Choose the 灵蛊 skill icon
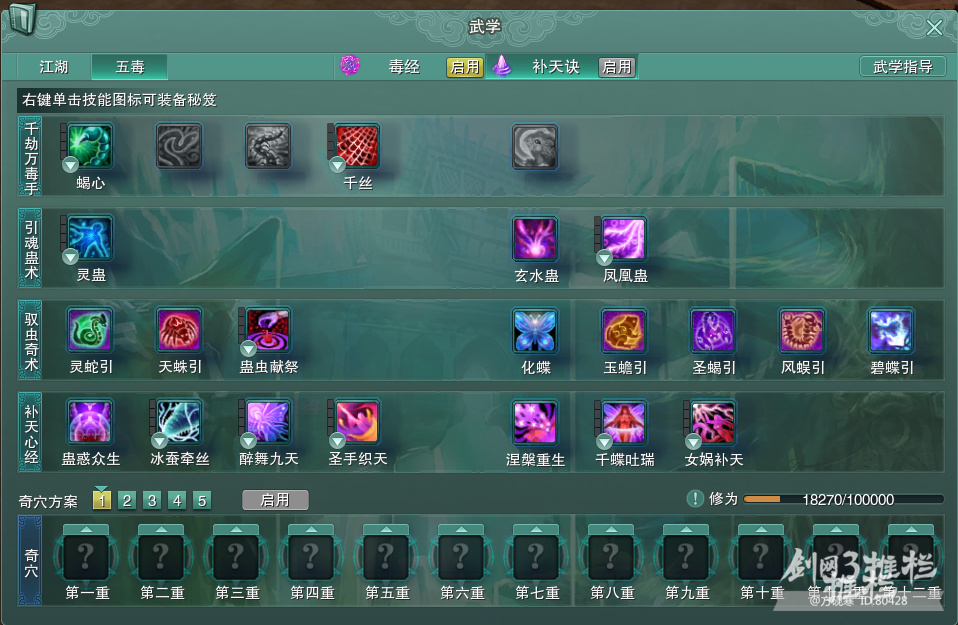 coord(90,238)
